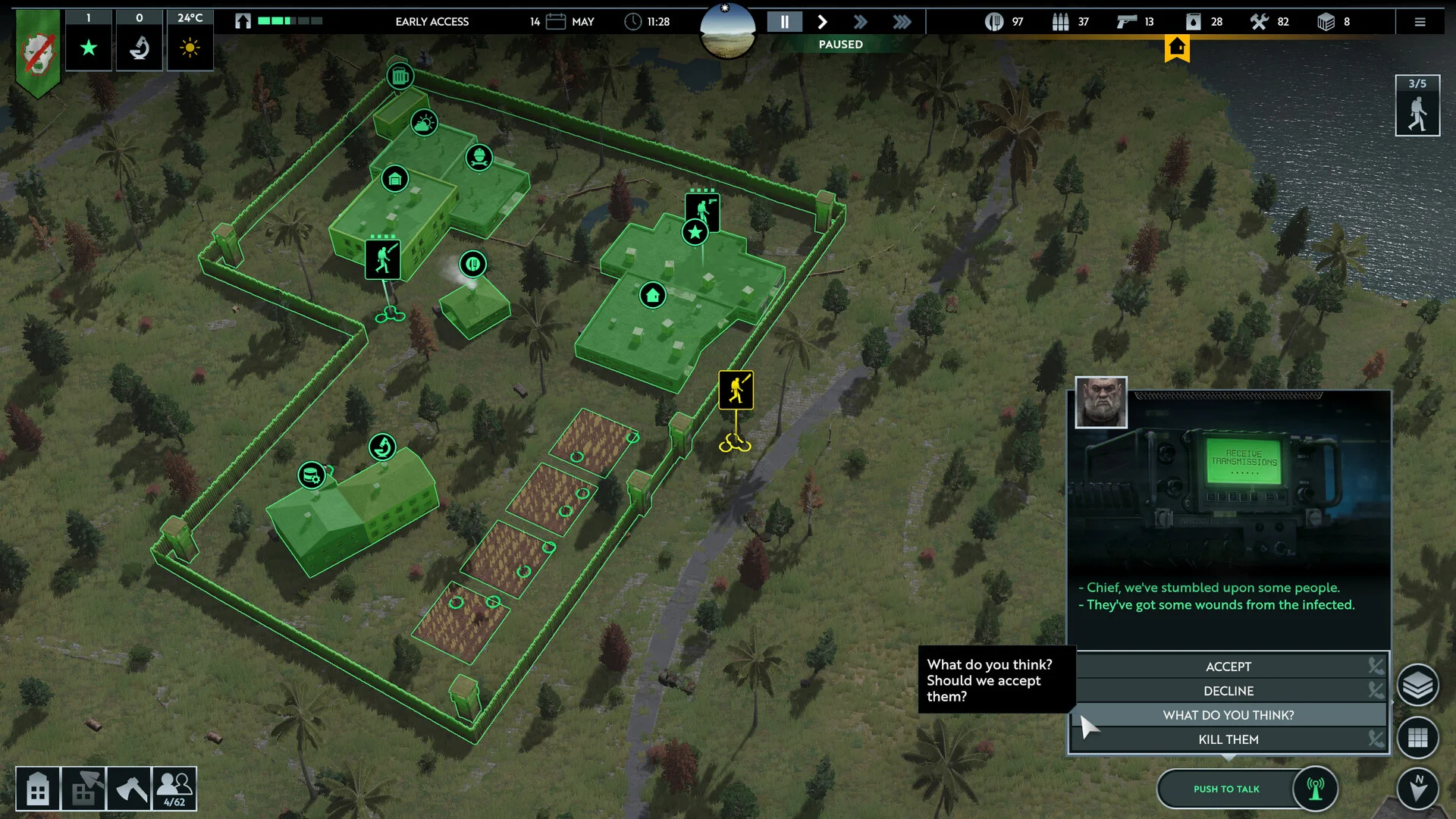Set game to normal play speed
The width and height of the screenshot is (1456, 819).
(822, 22)
